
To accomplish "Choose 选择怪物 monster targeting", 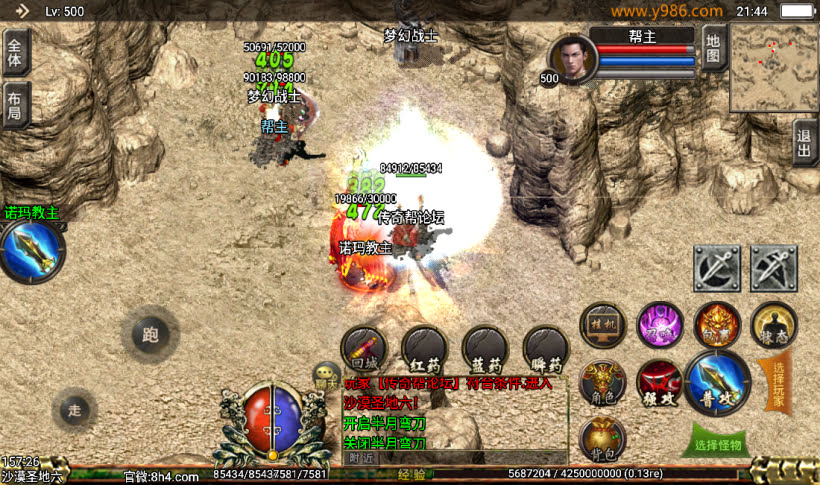I will click(x=718, y=443).
